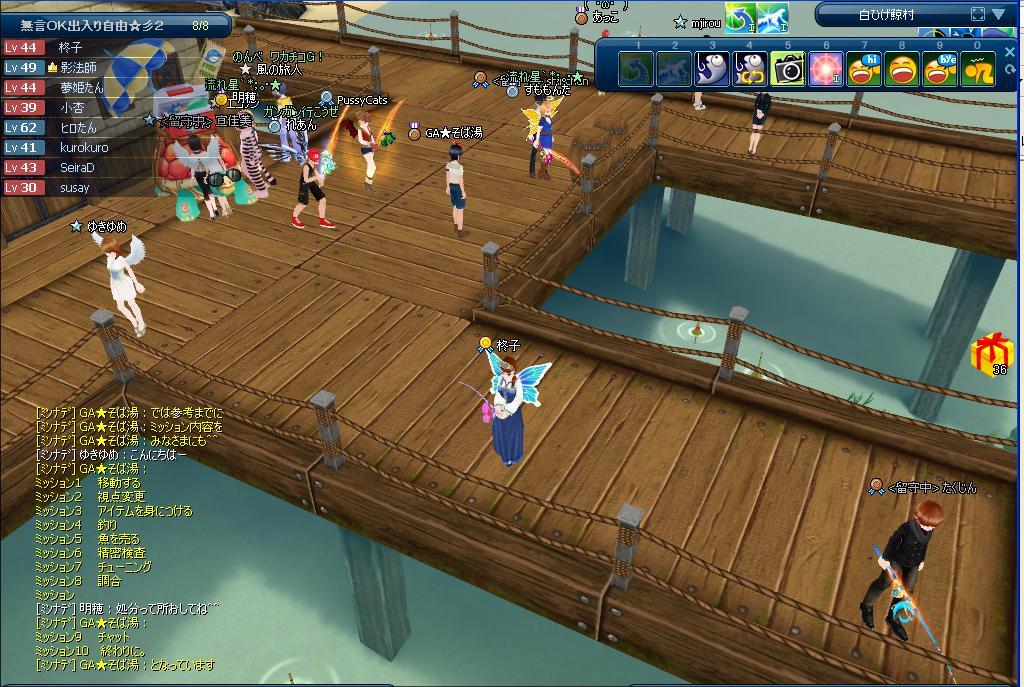Rotate the hotbar using the circular arrow

tap(1010, 70)
